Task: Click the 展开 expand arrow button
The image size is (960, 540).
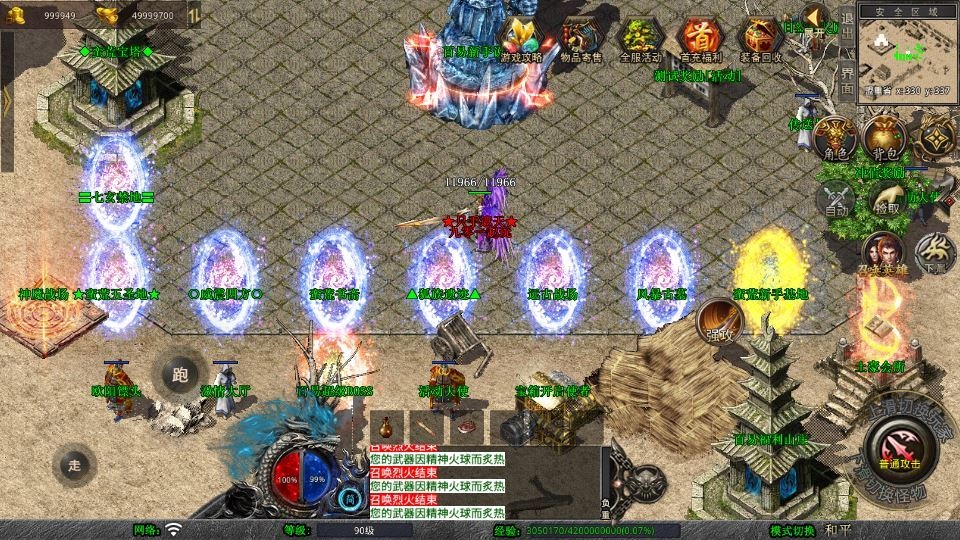Action: pos(815,21)
